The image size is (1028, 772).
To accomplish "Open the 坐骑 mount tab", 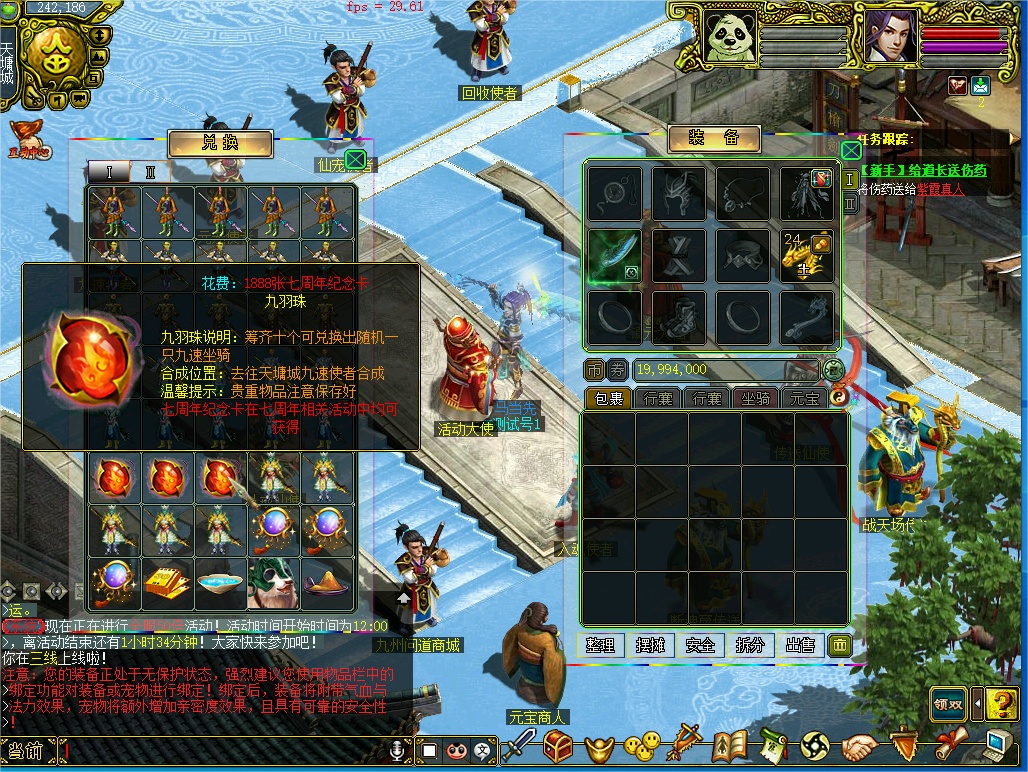I will coord(755,398).
